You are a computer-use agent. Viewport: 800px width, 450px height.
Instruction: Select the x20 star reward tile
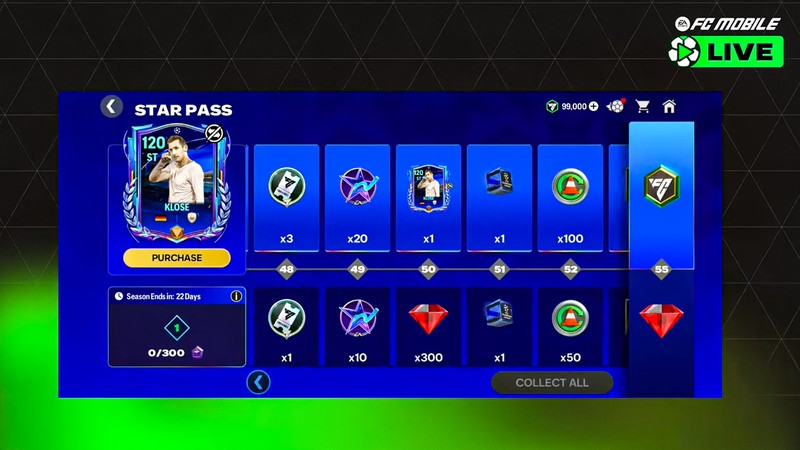click(357, 197)
